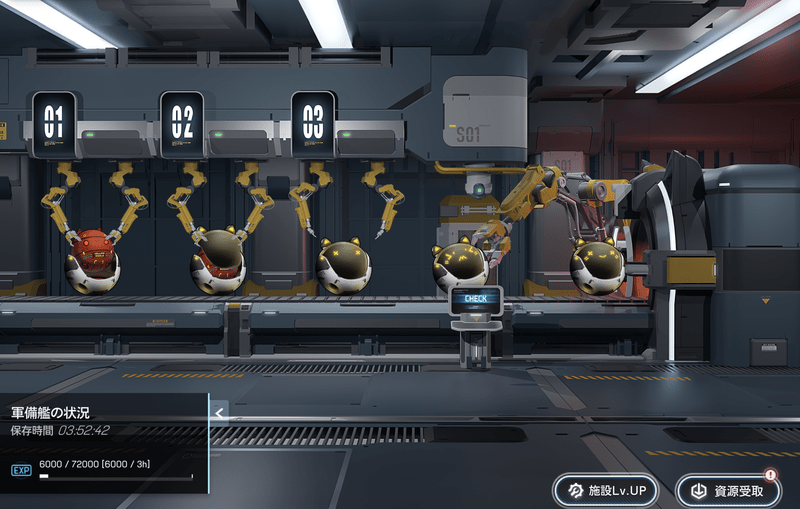Select the CHECK terminal on the conveyor
The height and width of the screenshot is (509, 800).
(476, 299)
